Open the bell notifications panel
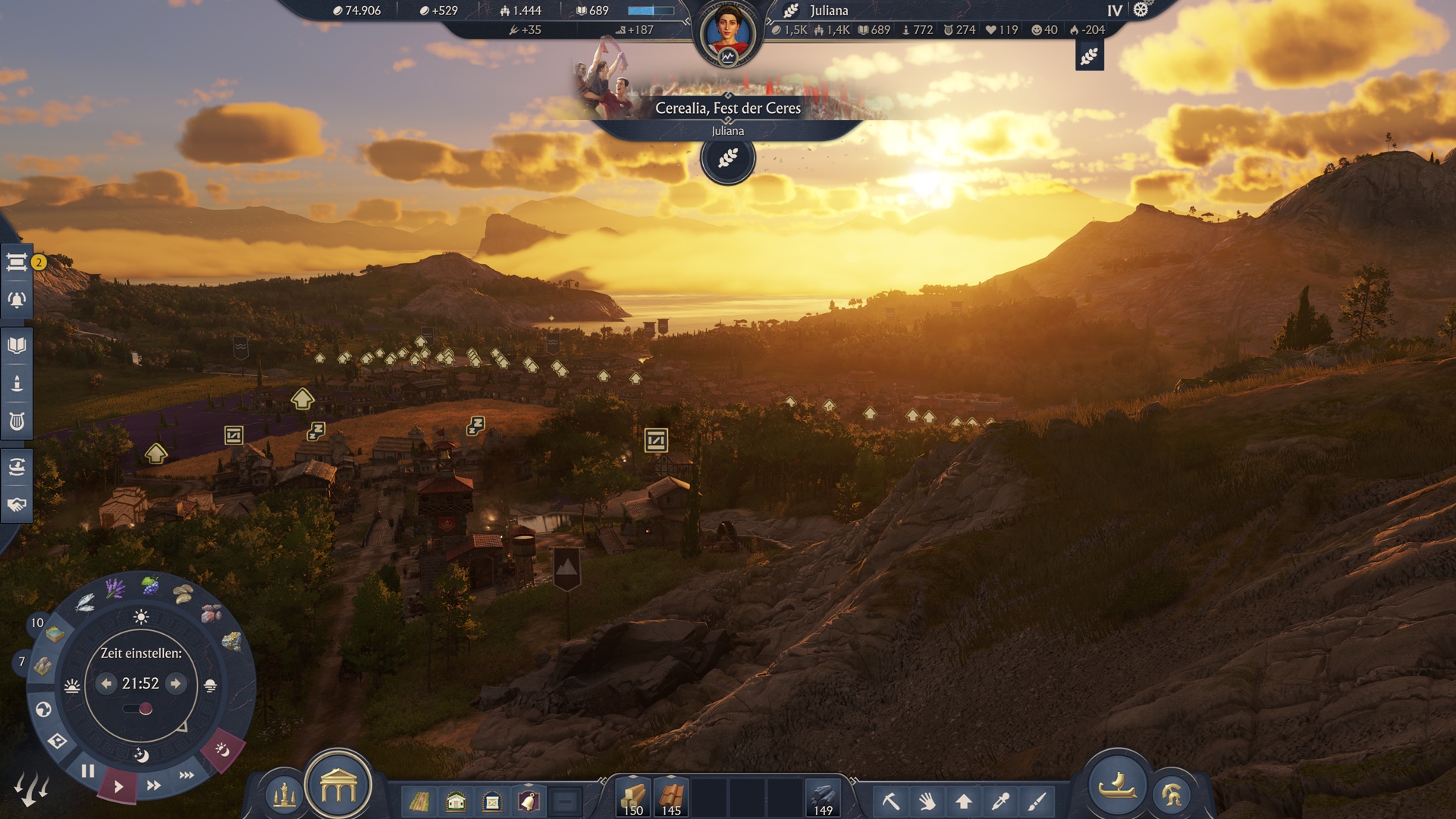The height and width of the screenshot is (819, 1456). [x=17, y=300]
